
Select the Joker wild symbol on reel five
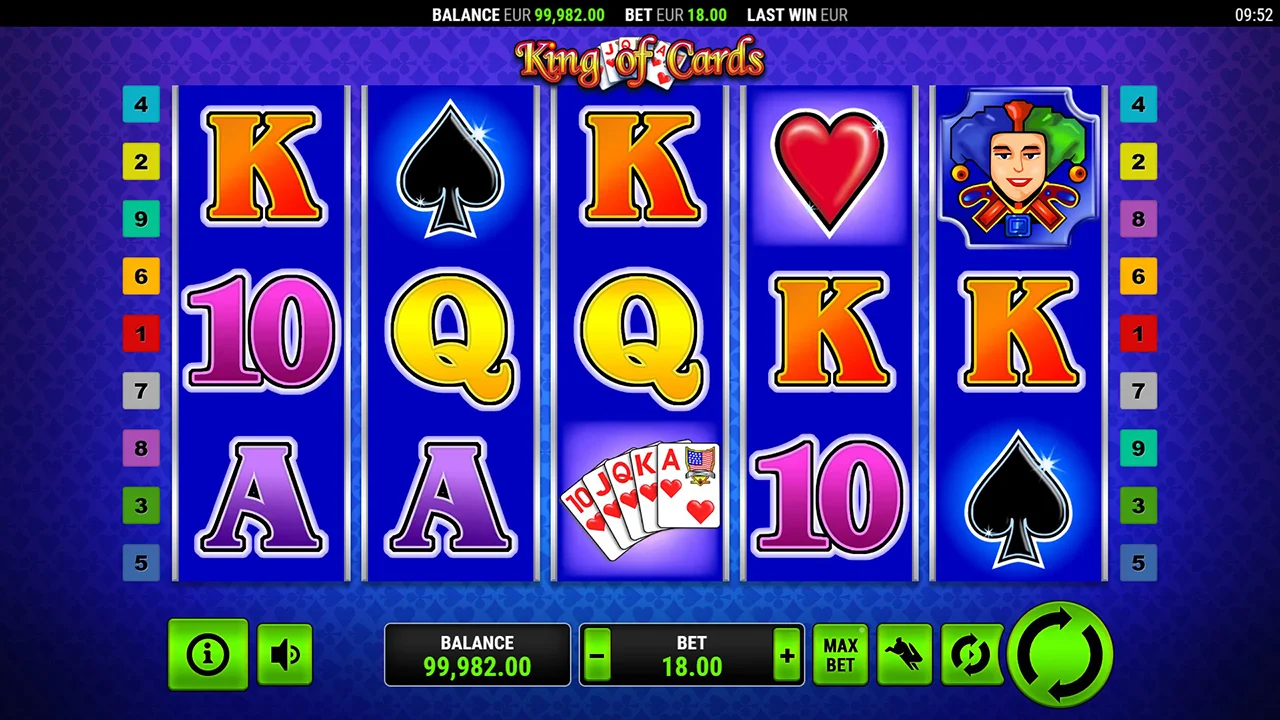(x=1019, y=167)
